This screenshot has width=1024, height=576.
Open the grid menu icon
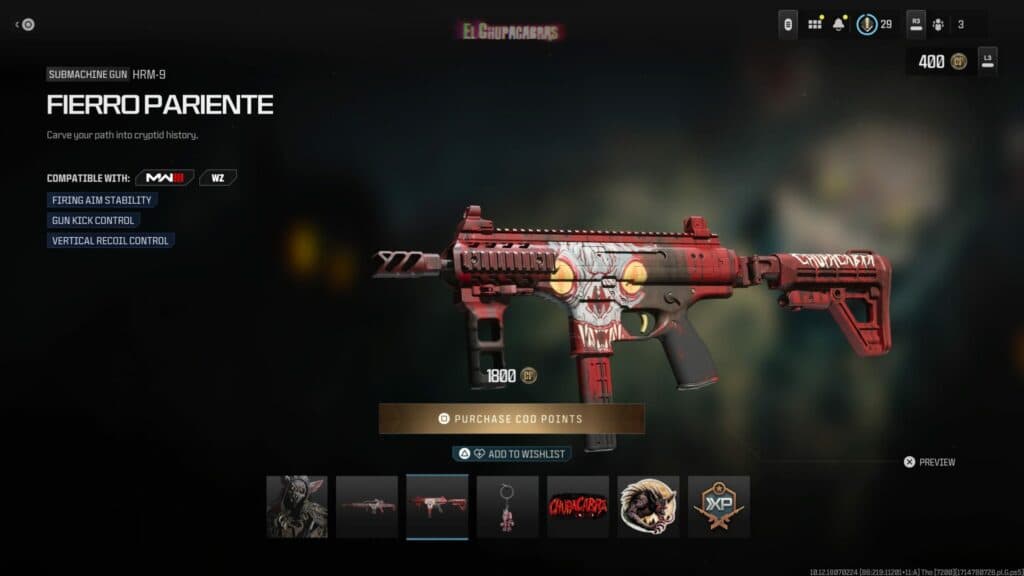click(x=815, y=24)
